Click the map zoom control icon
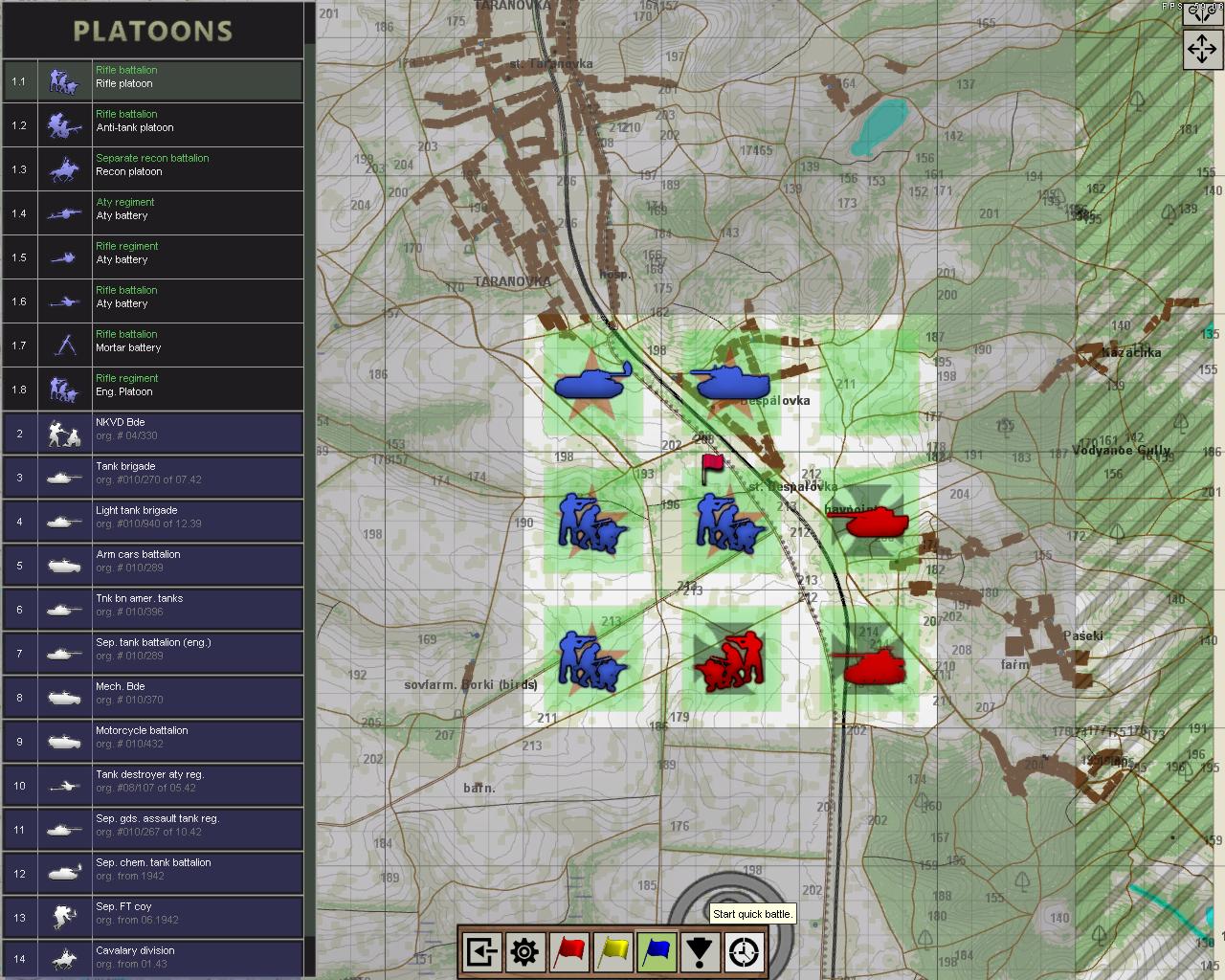 [x=1202, y=13]
